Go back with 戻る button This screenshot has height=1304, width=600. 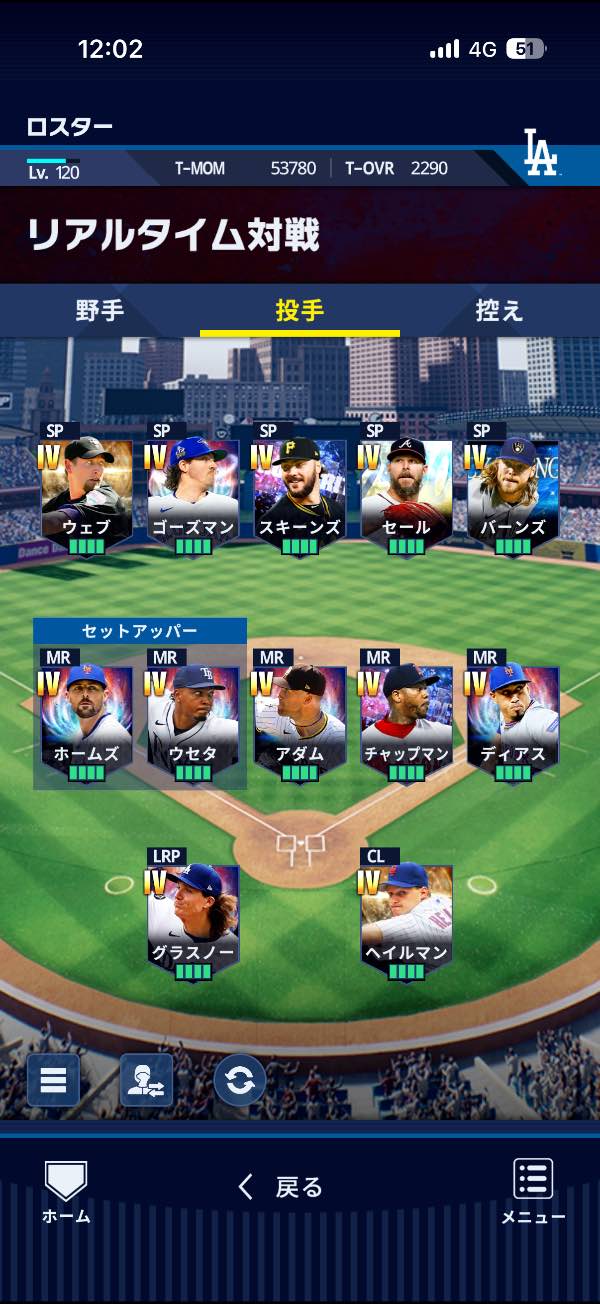[x=281, y=1187]
